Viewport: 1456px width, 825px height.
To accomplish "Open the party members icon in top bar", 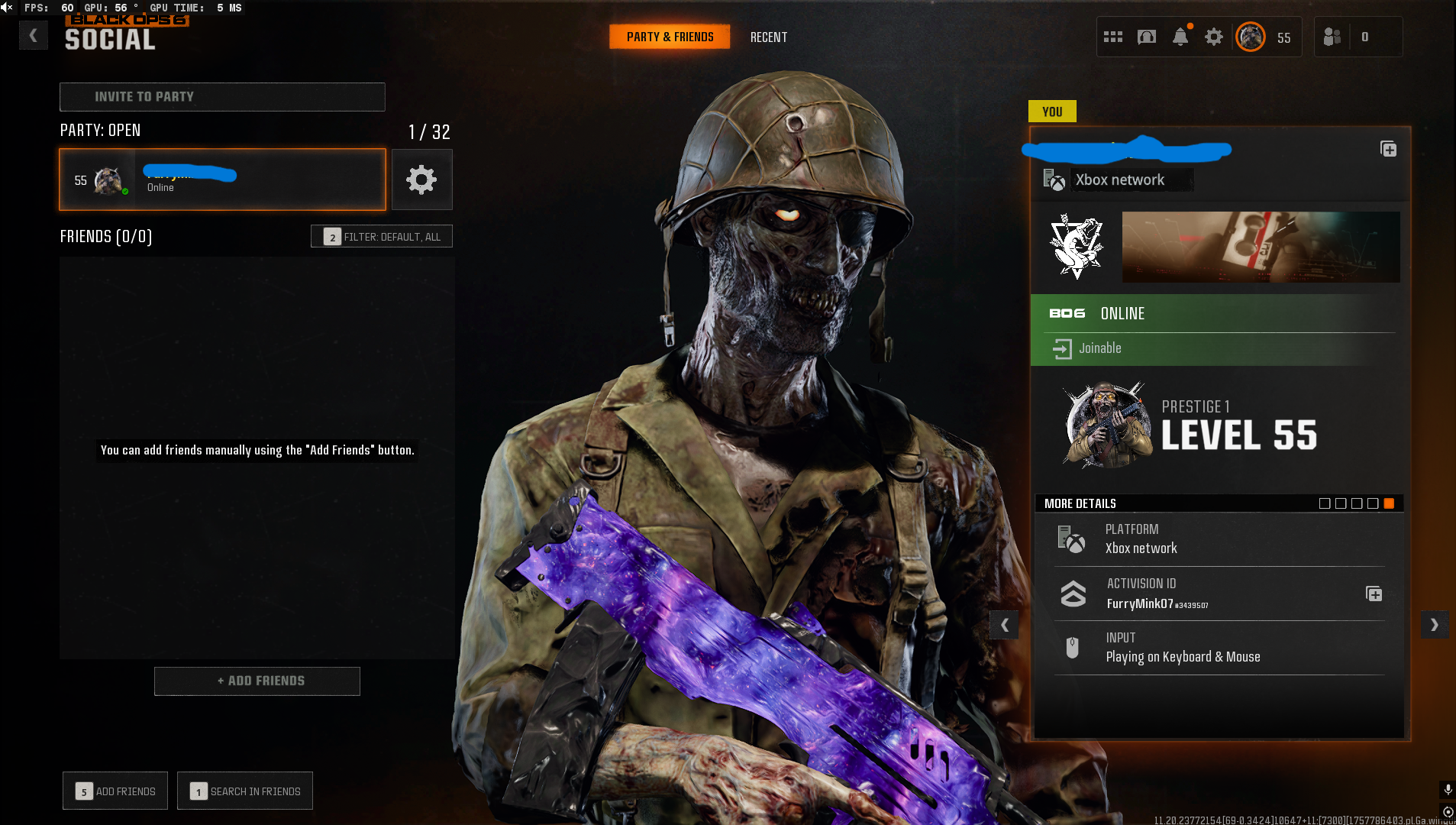I will click(x=1332, y=37).
